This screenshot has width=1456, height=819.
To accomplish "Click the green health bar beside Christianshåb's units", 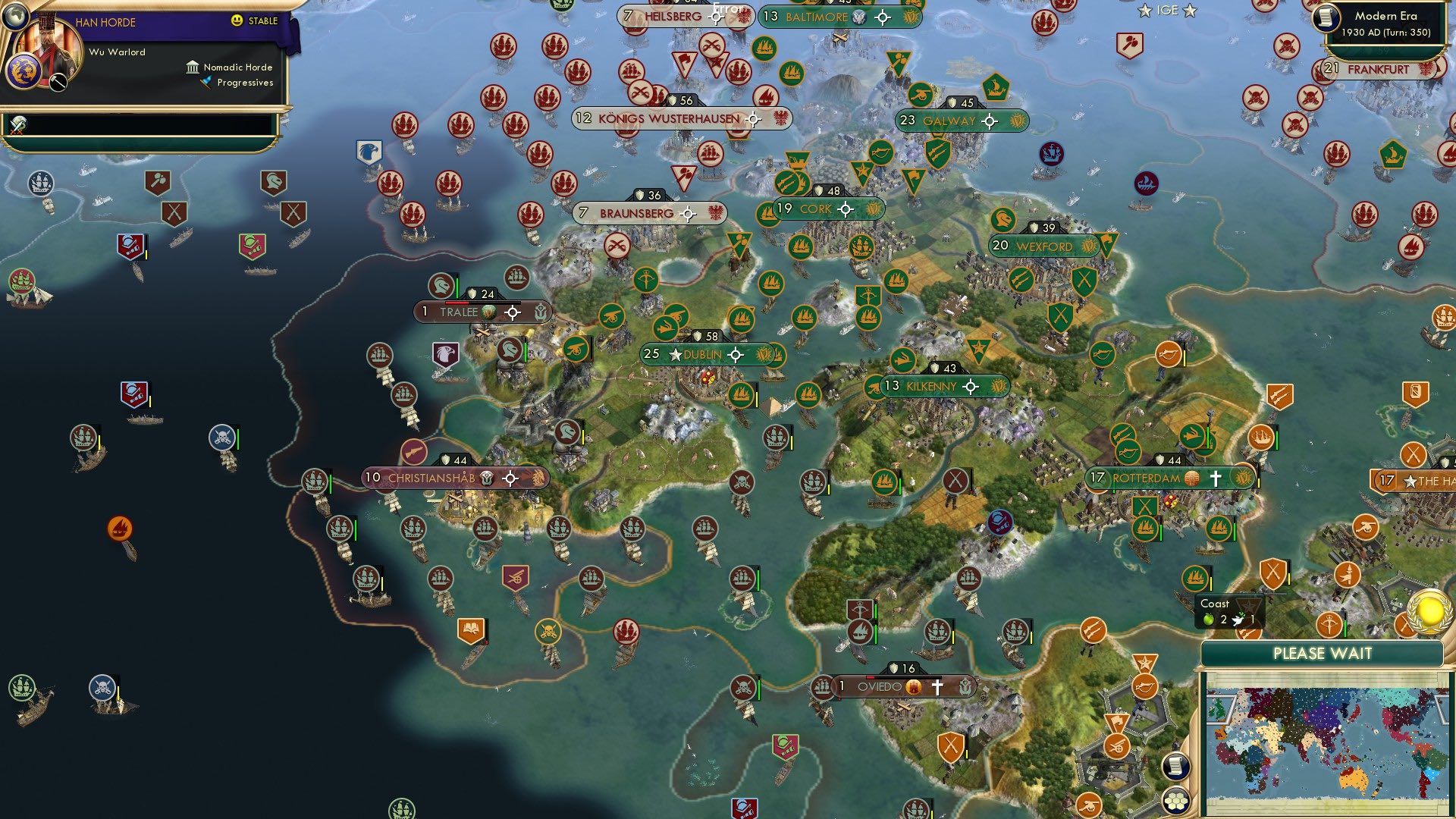I will coord(330,482).
